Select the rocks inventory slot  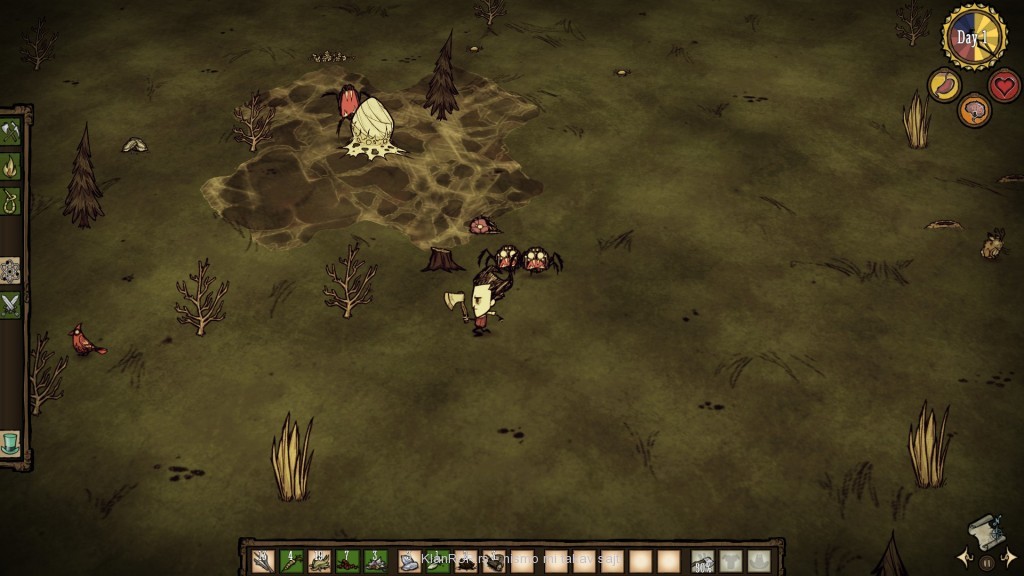(x=410, y=561)
